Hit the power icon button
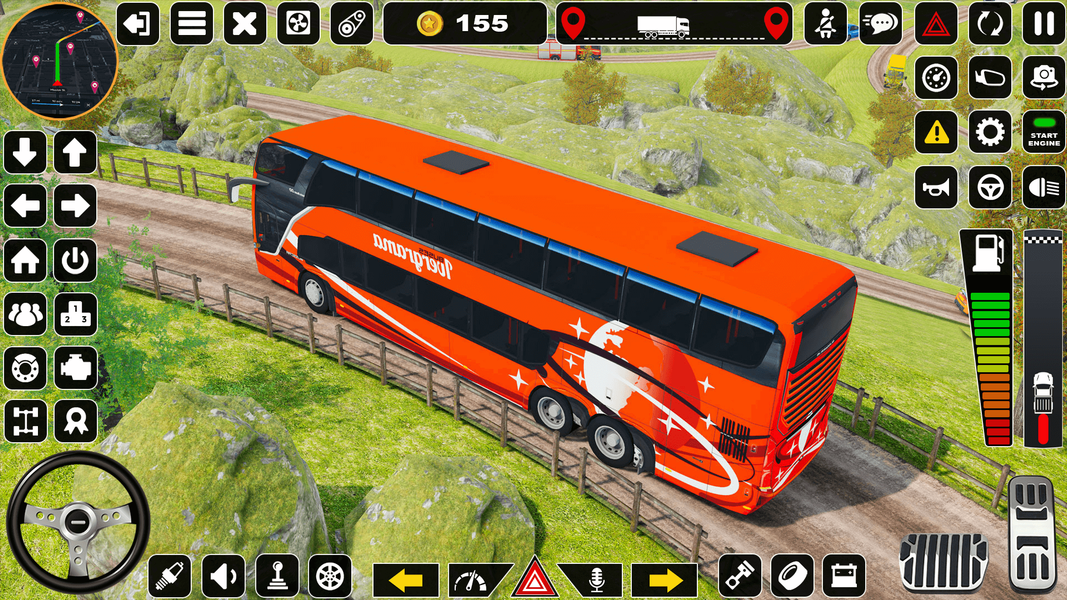The height and width of the screenshot is (600, 1067). click(x=75, y=261)
